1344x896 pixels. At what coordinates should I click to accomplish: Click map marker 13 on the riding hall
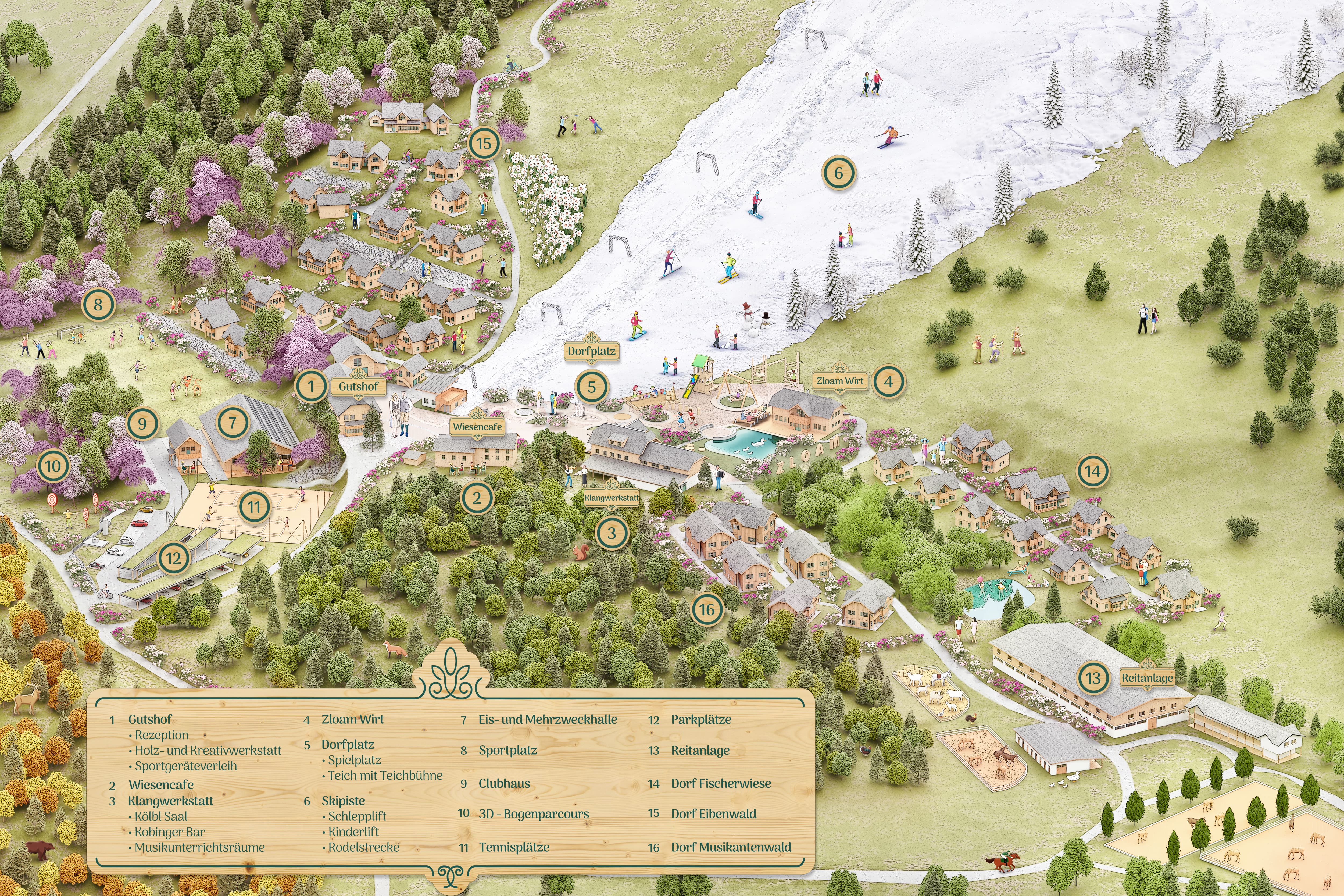coord(1093,678)
